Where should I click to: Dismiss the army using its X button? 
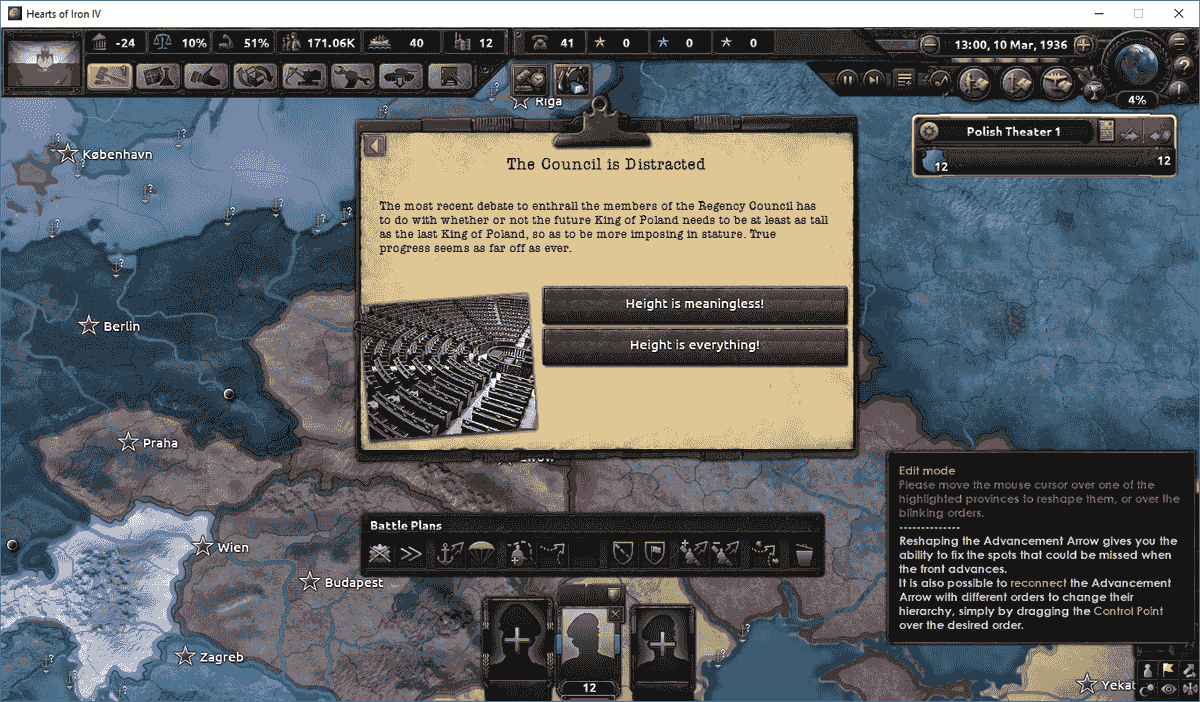(x=615, y=614)
